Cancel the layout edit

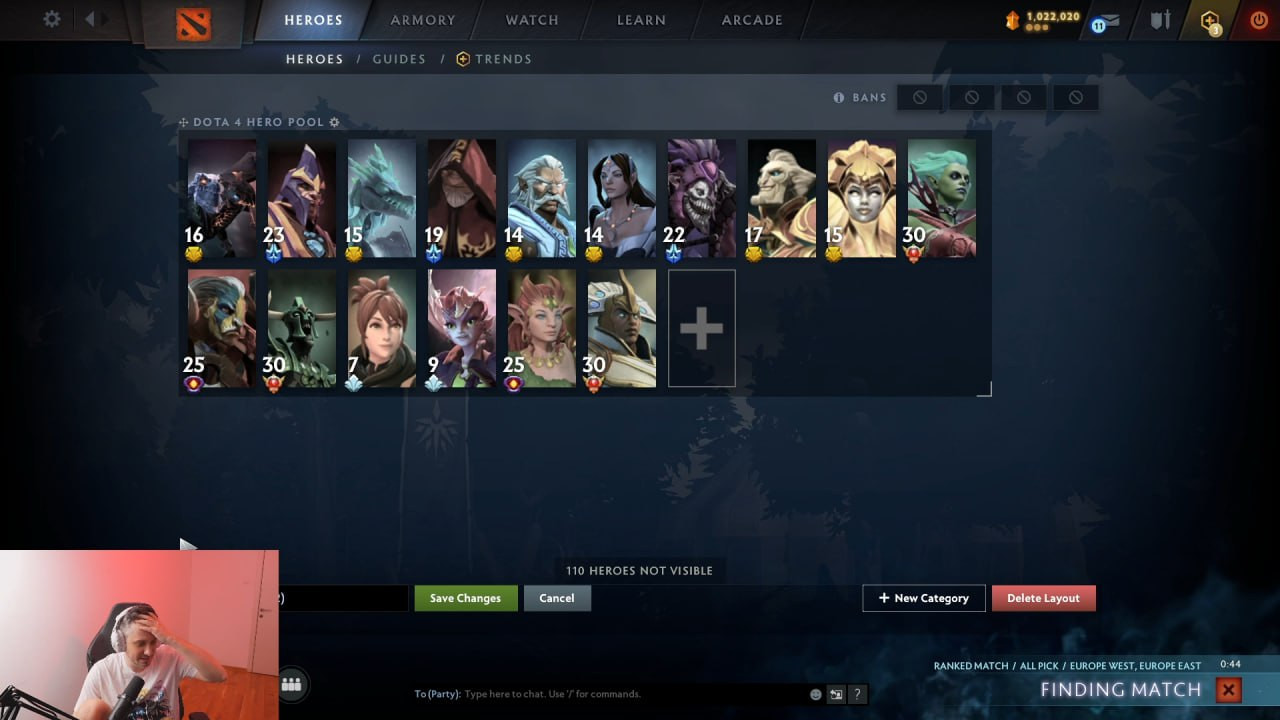pyautogui.click(x=557, y=598)
